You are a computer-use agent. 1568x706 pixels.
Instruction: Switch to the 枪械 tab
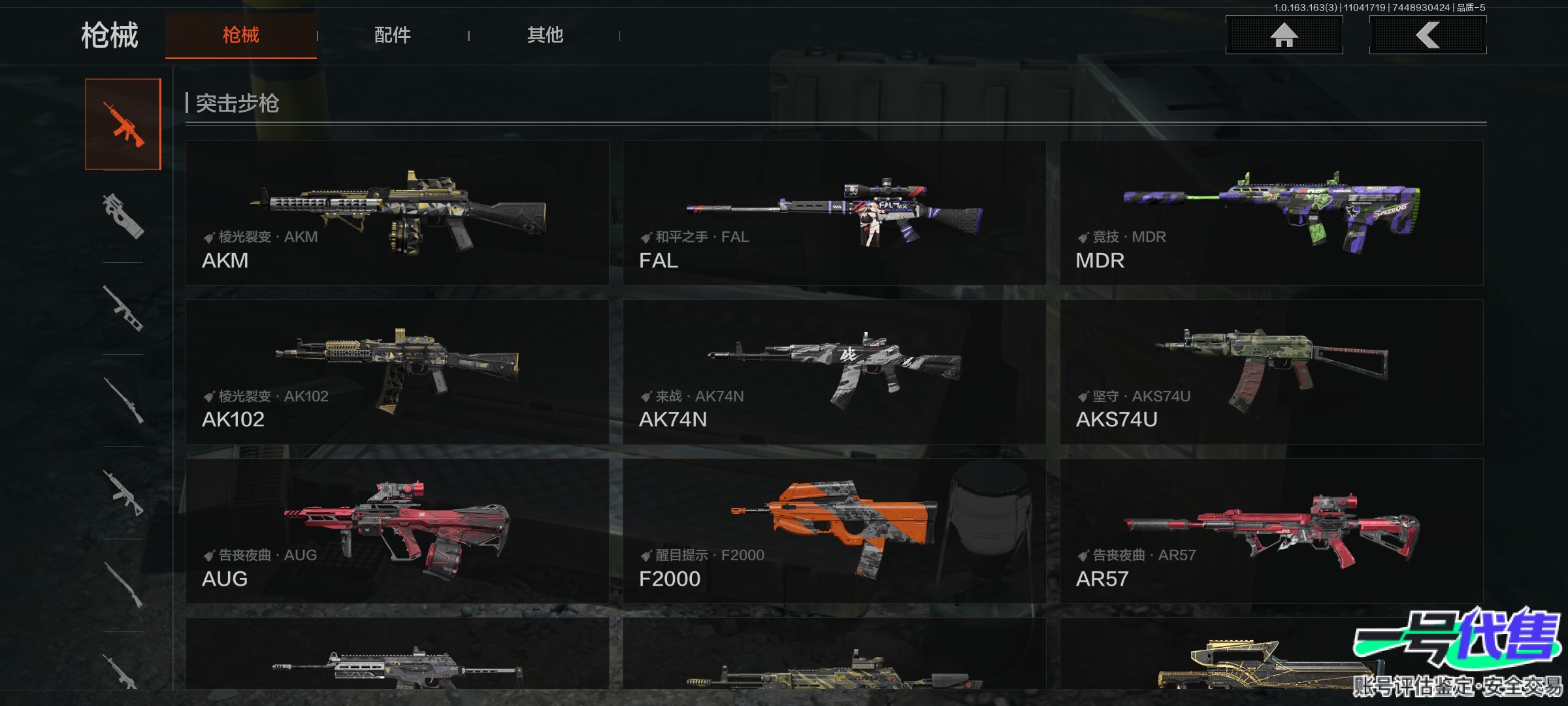(240, 35)
